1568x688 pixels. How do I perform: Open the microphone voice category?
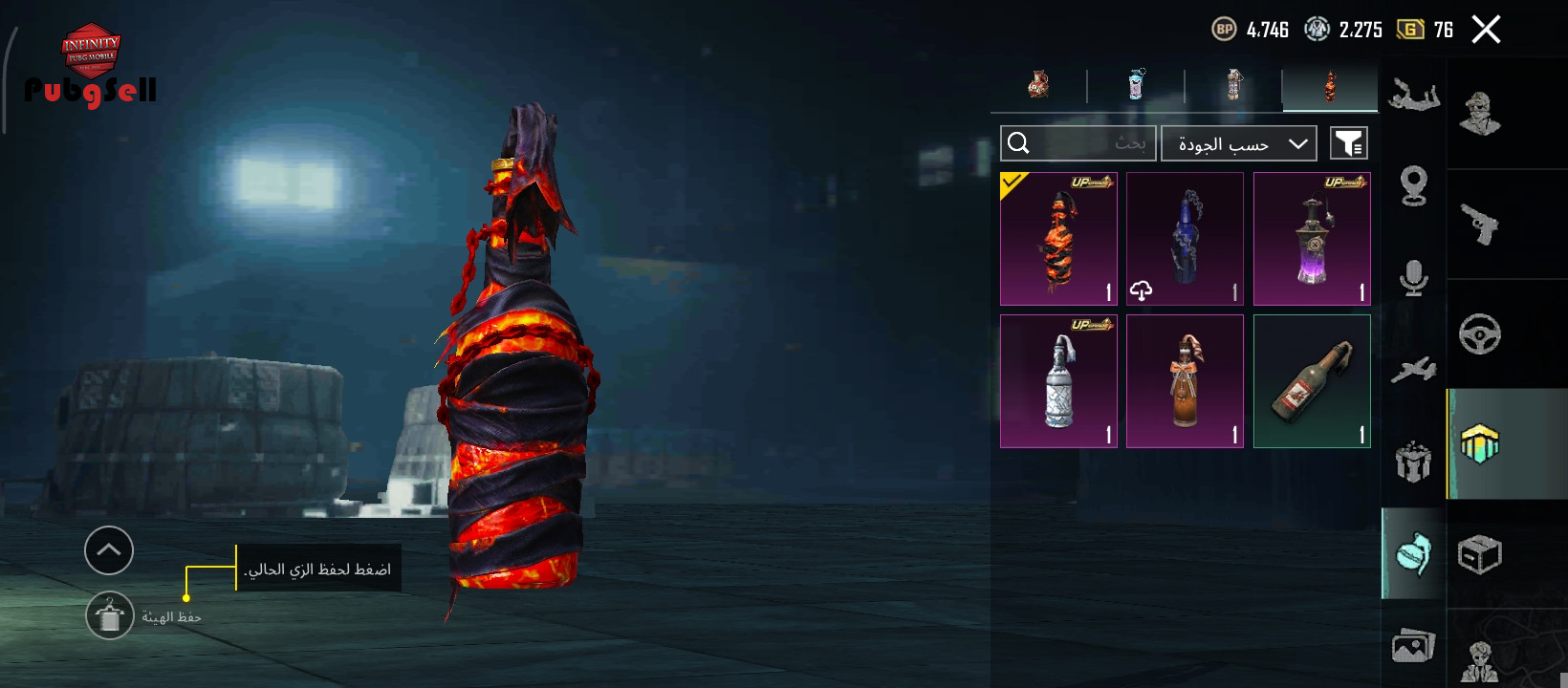(1413, 277)
